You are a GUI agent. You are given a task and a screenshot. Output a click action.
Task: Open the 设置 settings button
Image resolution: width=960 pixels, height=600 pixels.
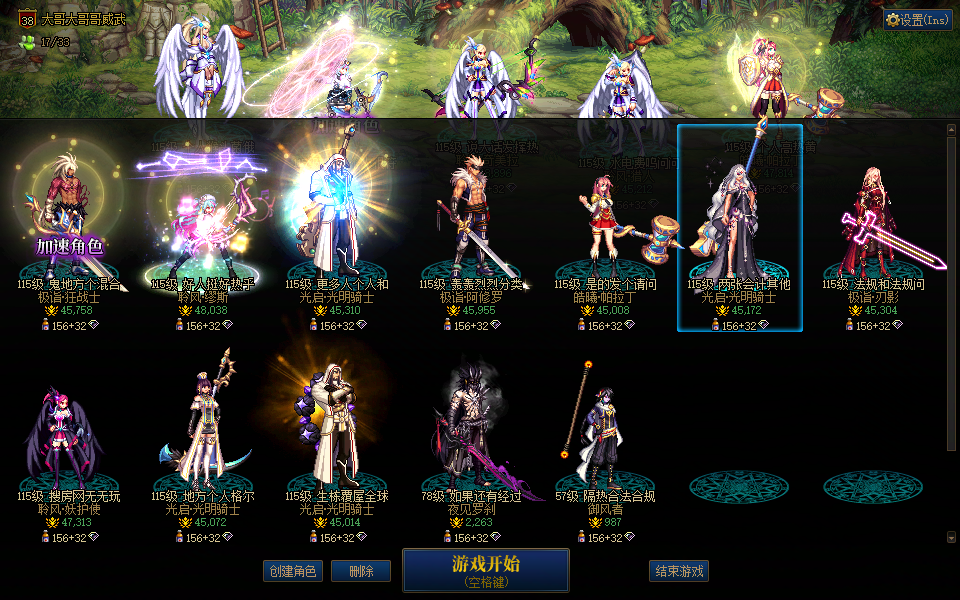click(x=917, y=19)
